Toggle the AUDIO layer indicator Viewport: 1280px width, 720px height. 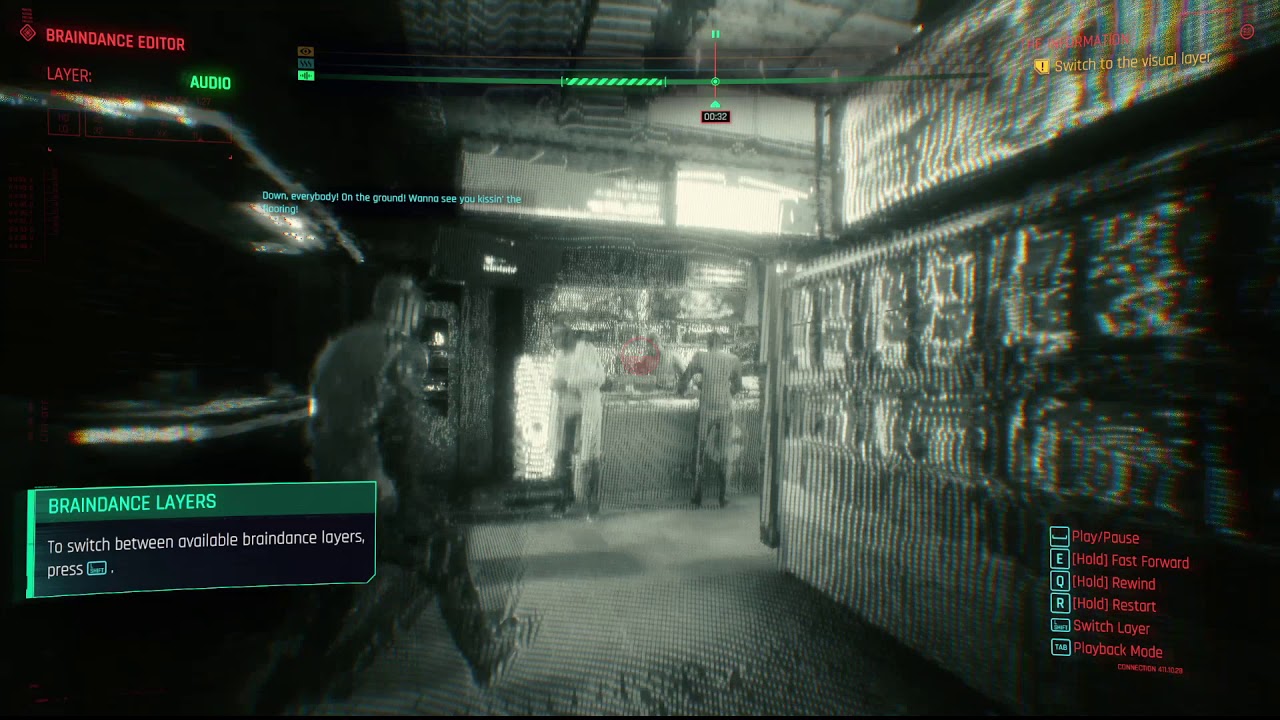click(x=211, y=82)
